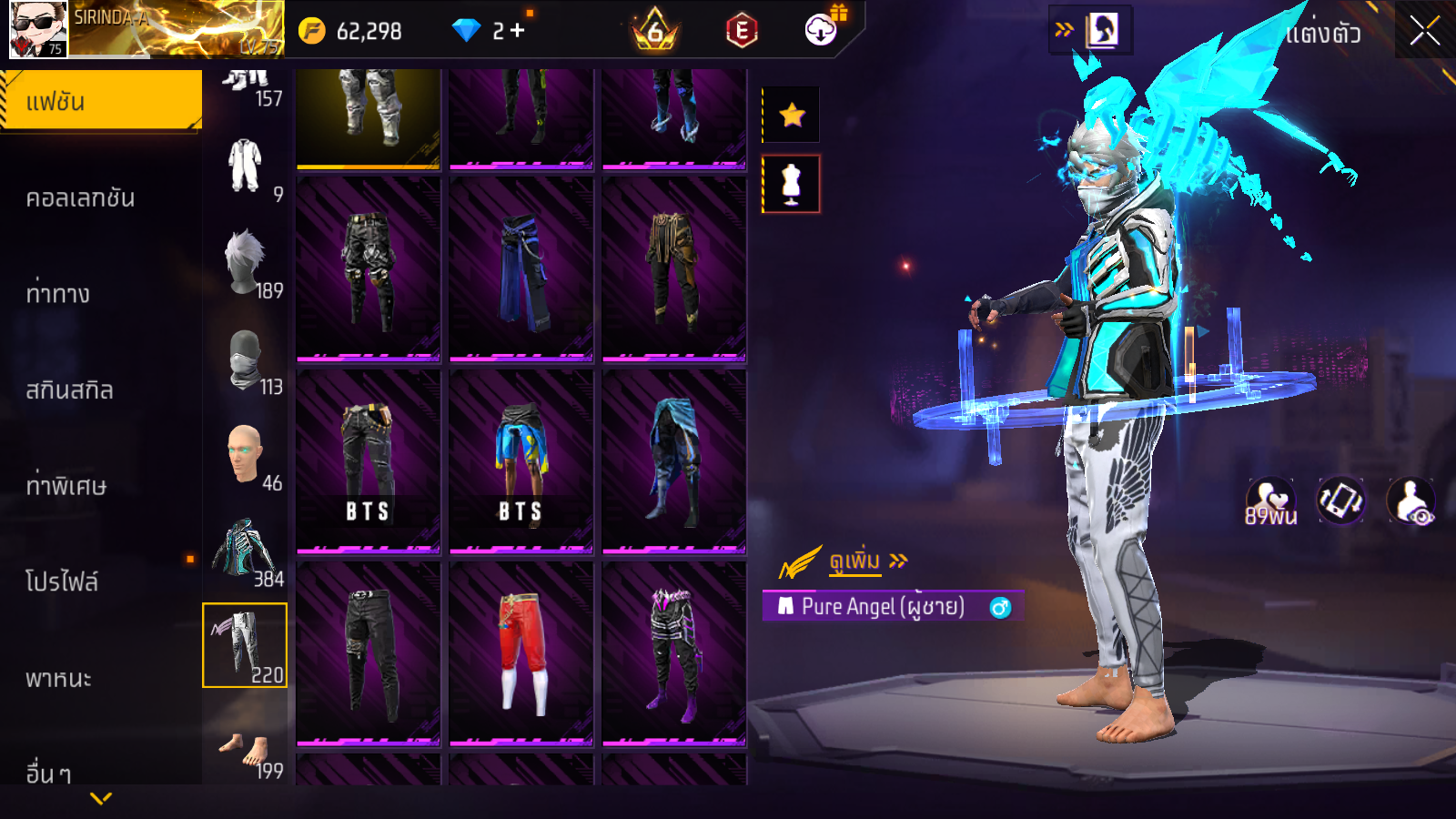
Task: Select the สกินสกิล menu entry
Action: coord(70,390)
